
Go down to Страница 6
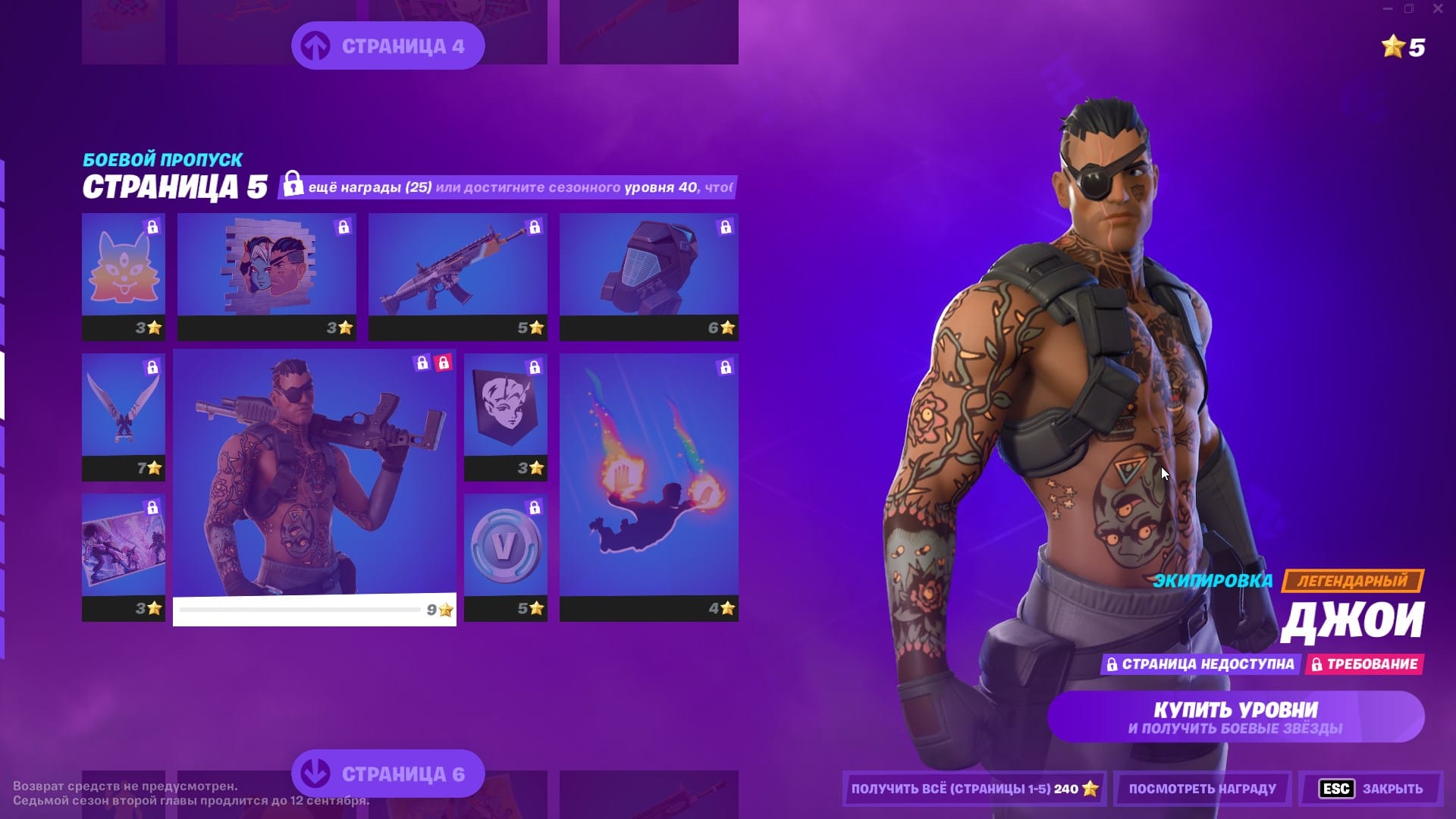point(388,773)
